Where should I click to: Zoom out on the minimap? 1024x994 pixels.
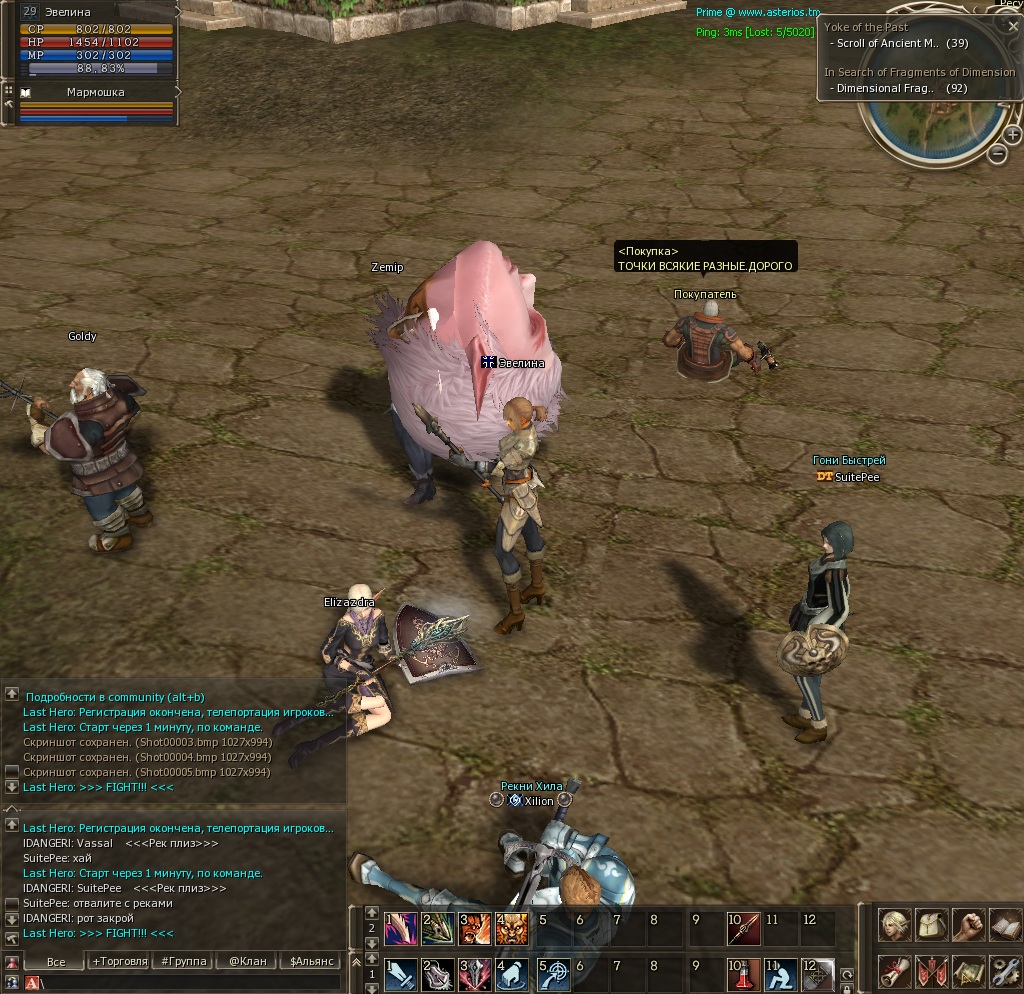tap(997, 154)
